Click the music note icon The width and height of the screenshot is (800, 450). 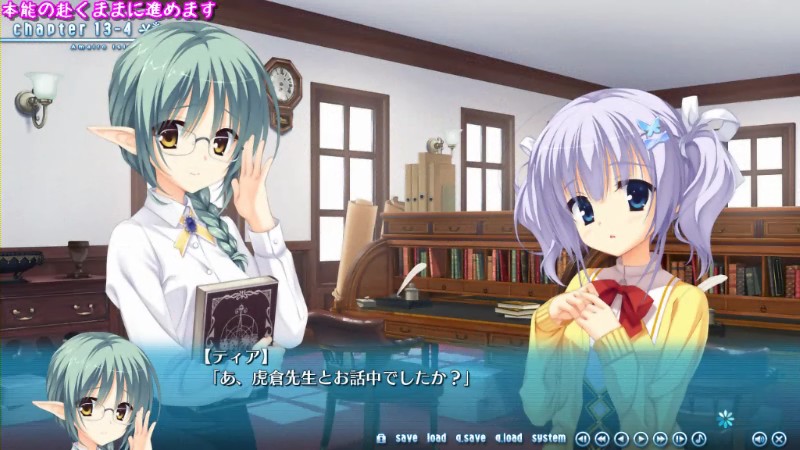coord(699,438)
